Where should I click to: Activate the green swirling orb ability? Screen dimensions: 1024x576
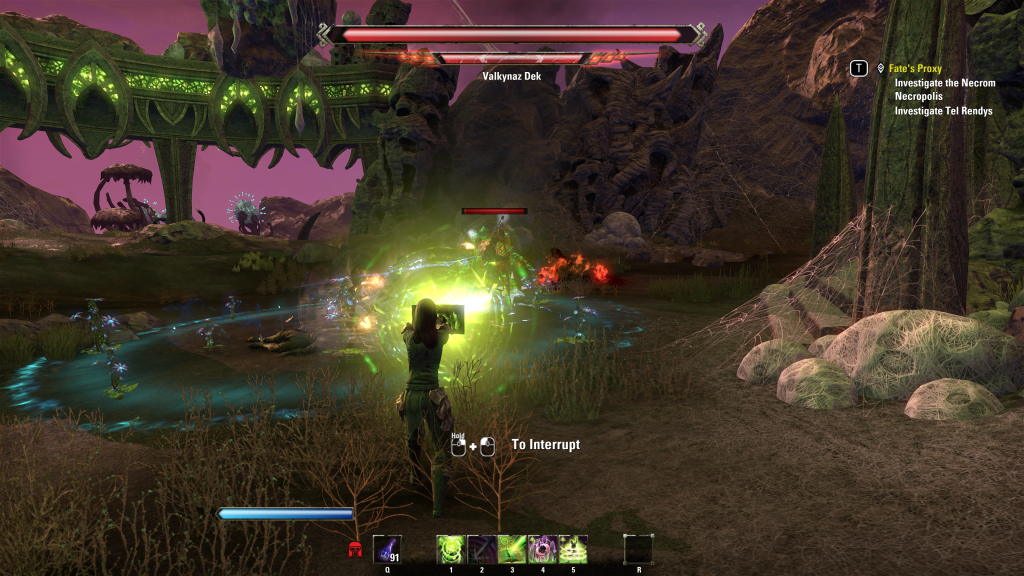point(451,549)
